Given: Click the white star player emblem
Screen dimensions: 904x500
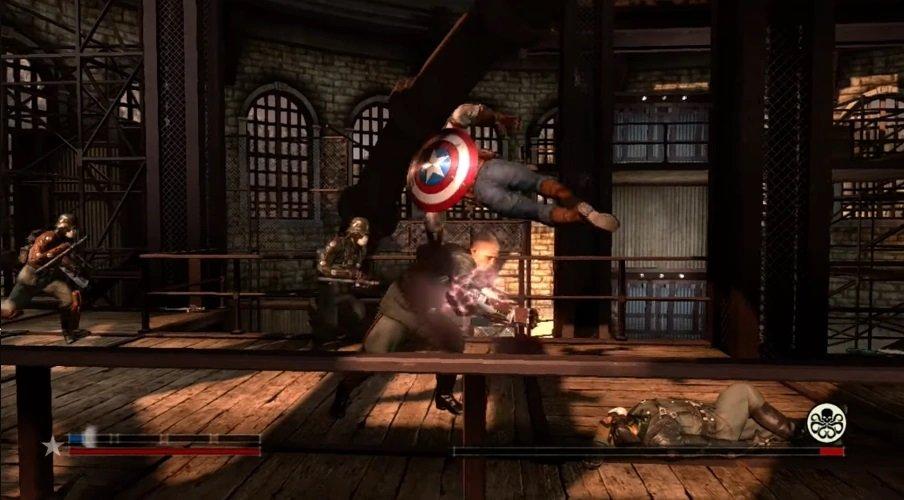Looking at the screenshot, I should pos(51,446).
